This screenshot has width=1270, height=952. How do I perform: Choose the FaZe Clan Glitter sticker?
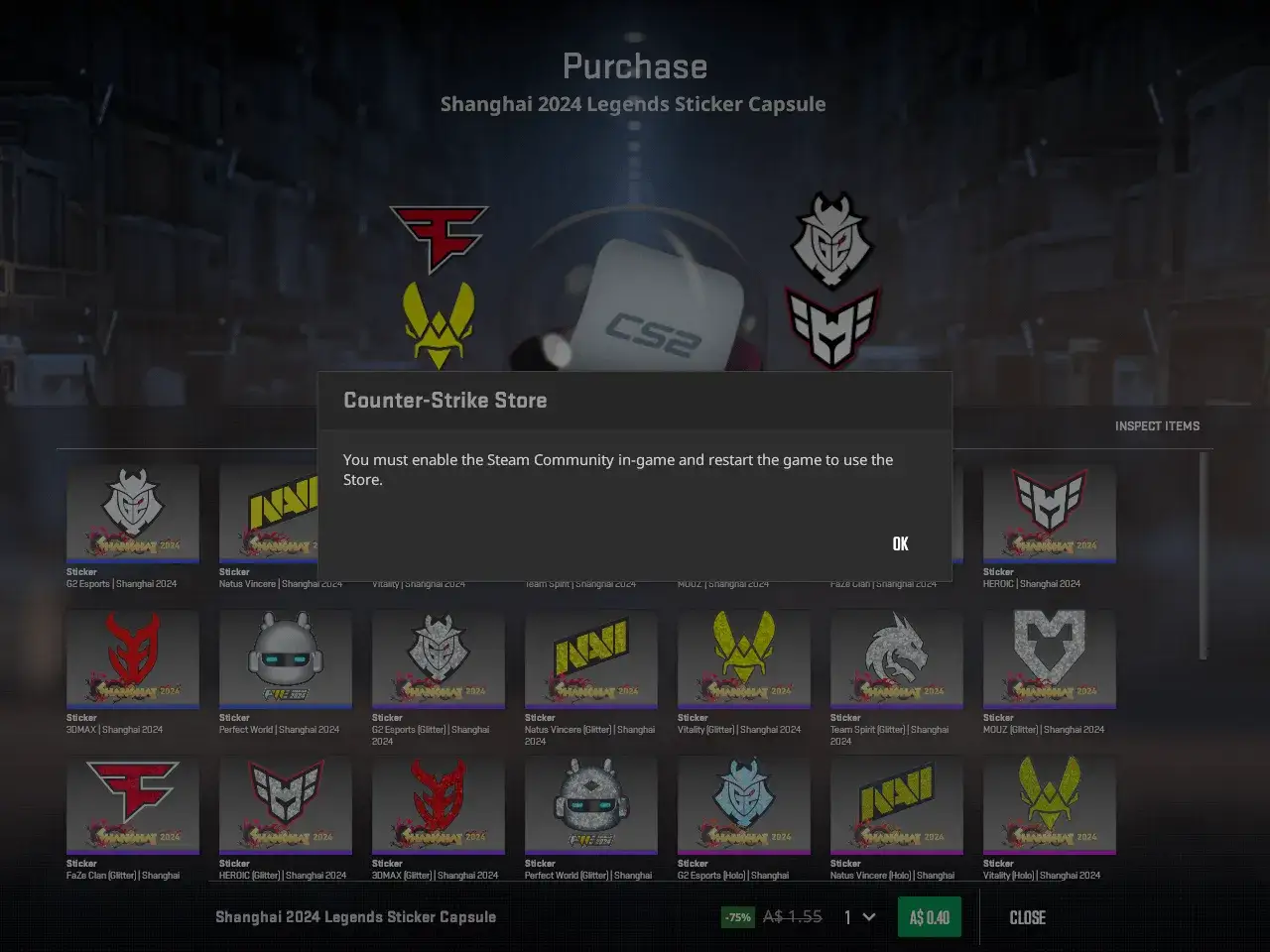pos(133,804)
